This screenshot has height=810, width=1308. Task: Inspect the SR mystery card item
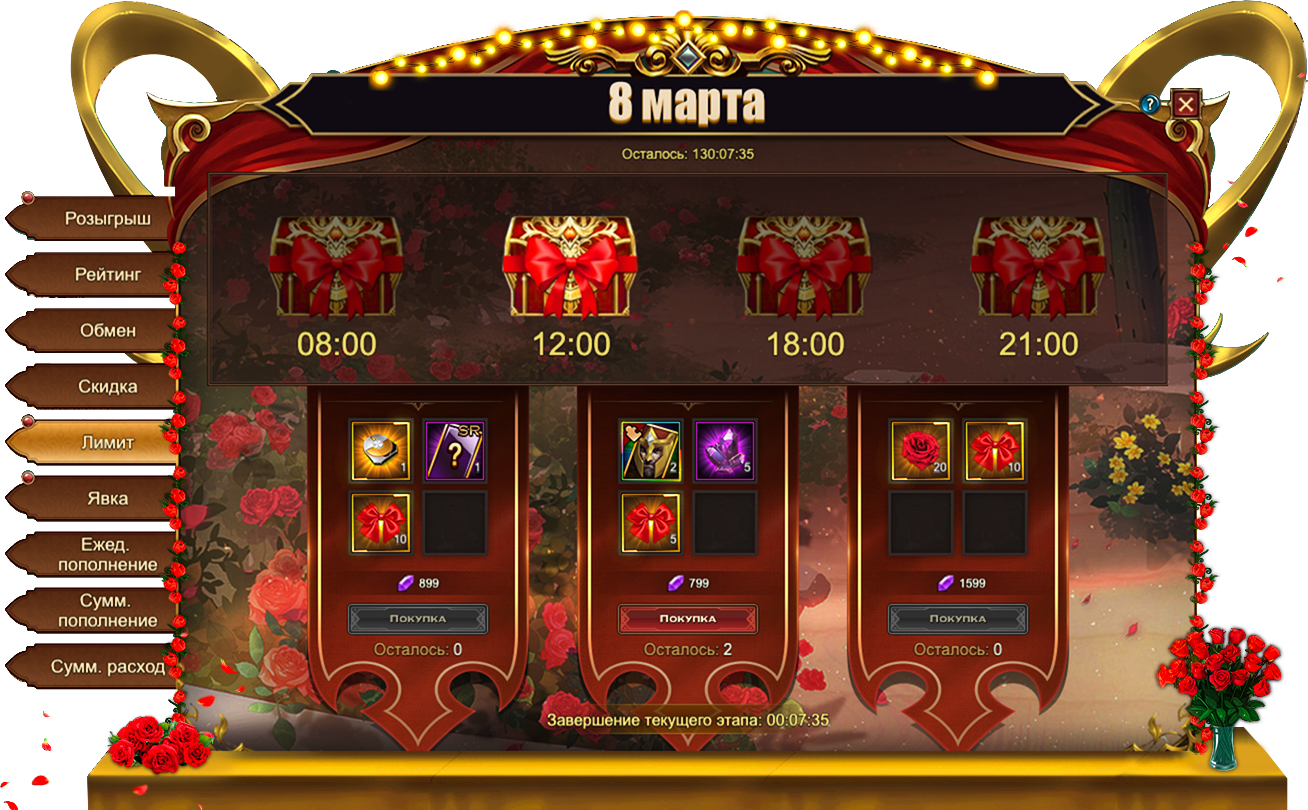pos(455,450)
